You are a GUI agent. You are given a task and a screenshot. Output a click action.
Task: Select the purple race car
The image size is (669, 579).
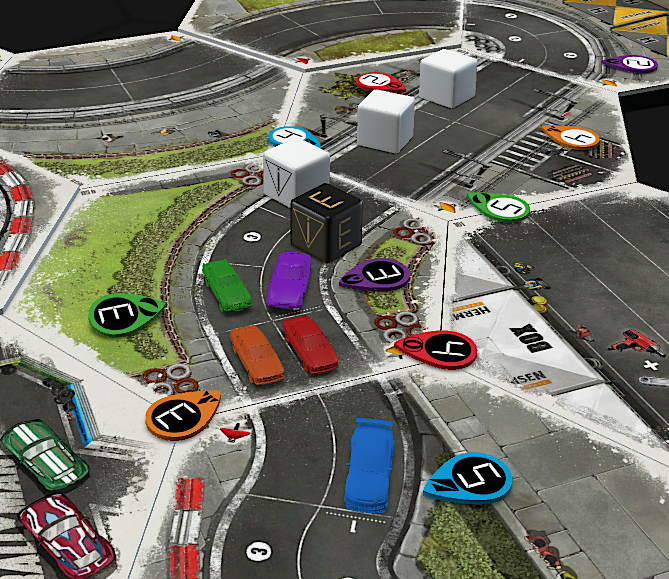click(290, 279)
